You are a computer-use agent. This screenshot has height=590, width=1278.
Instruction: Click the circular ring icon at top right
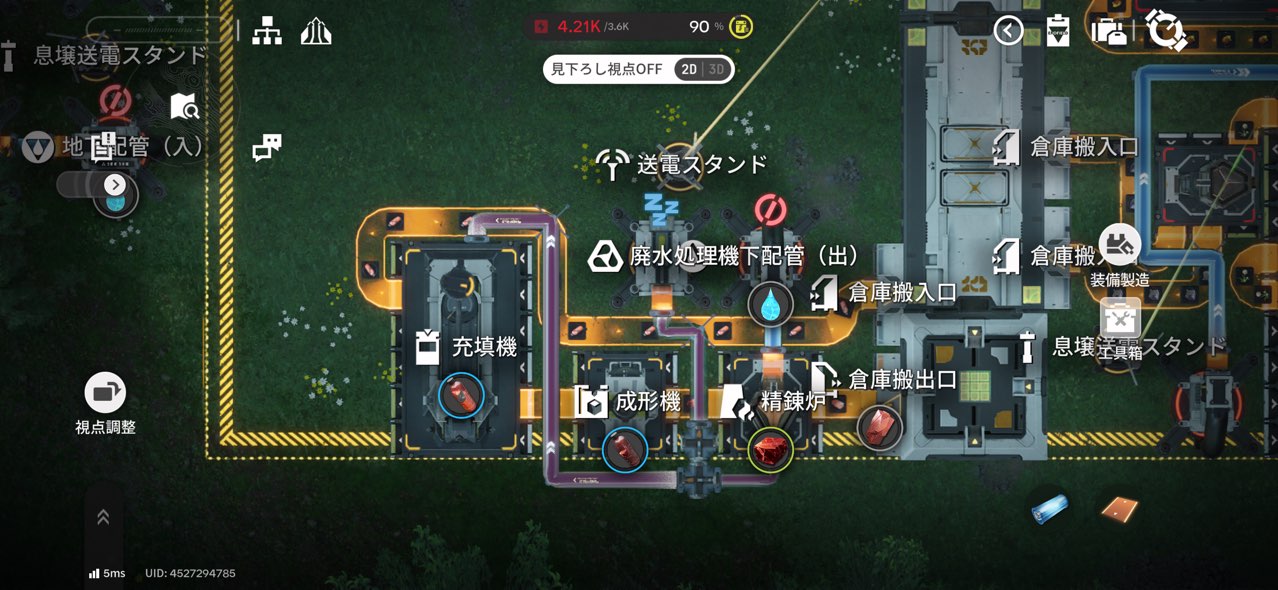click(1166, 30)
